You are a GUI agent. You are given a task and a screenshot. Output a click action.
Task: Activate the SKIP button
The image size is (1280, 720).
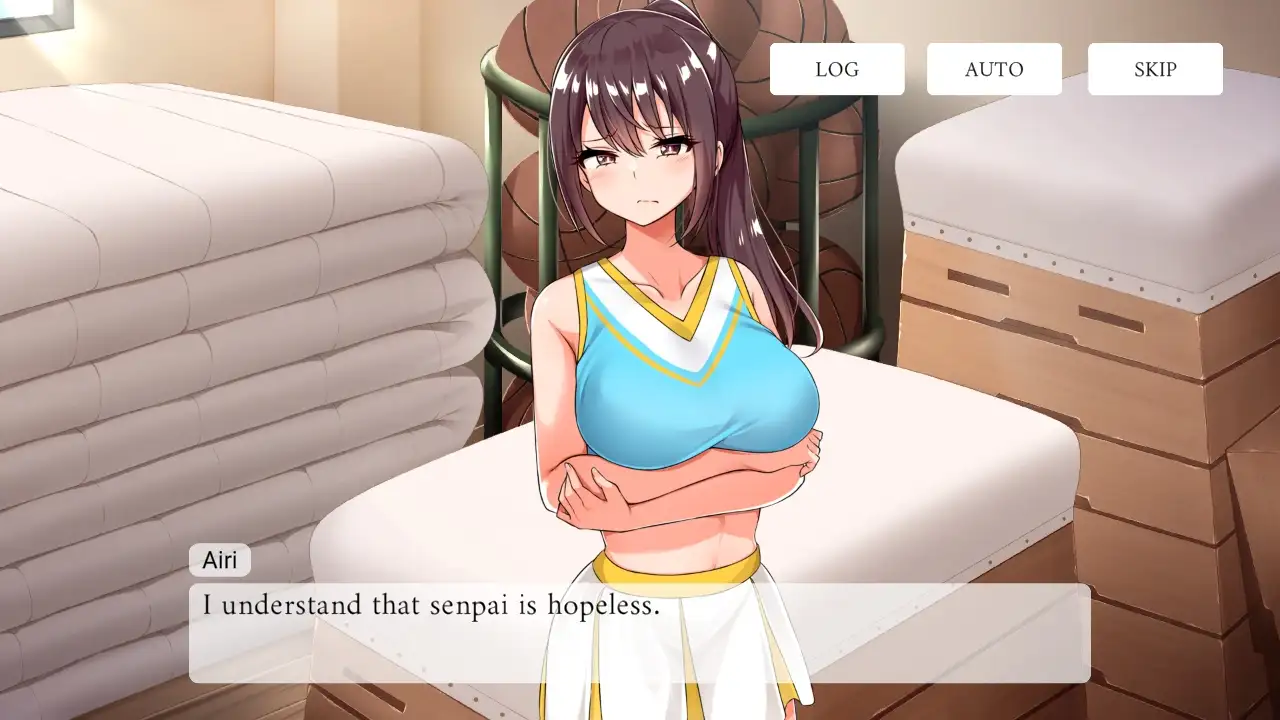1155,69
